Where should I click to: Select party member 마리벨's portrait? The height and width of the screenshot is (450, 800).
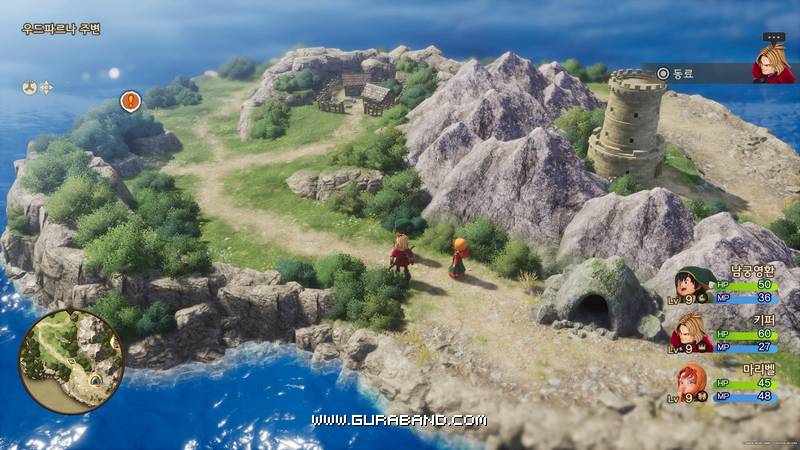(x=690, y=383)
